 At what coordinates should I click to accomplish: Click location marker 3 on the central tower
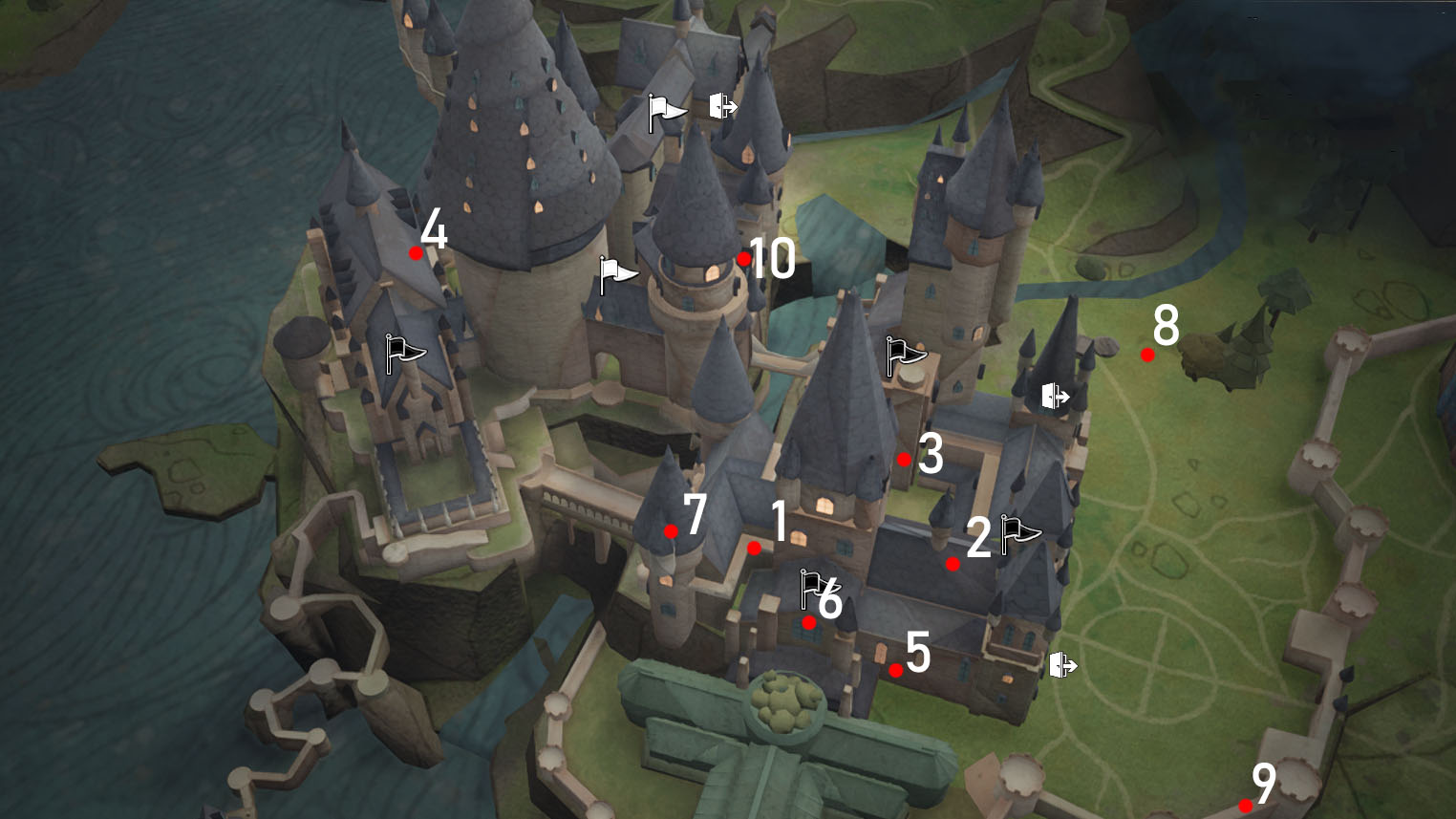point(904,459)
